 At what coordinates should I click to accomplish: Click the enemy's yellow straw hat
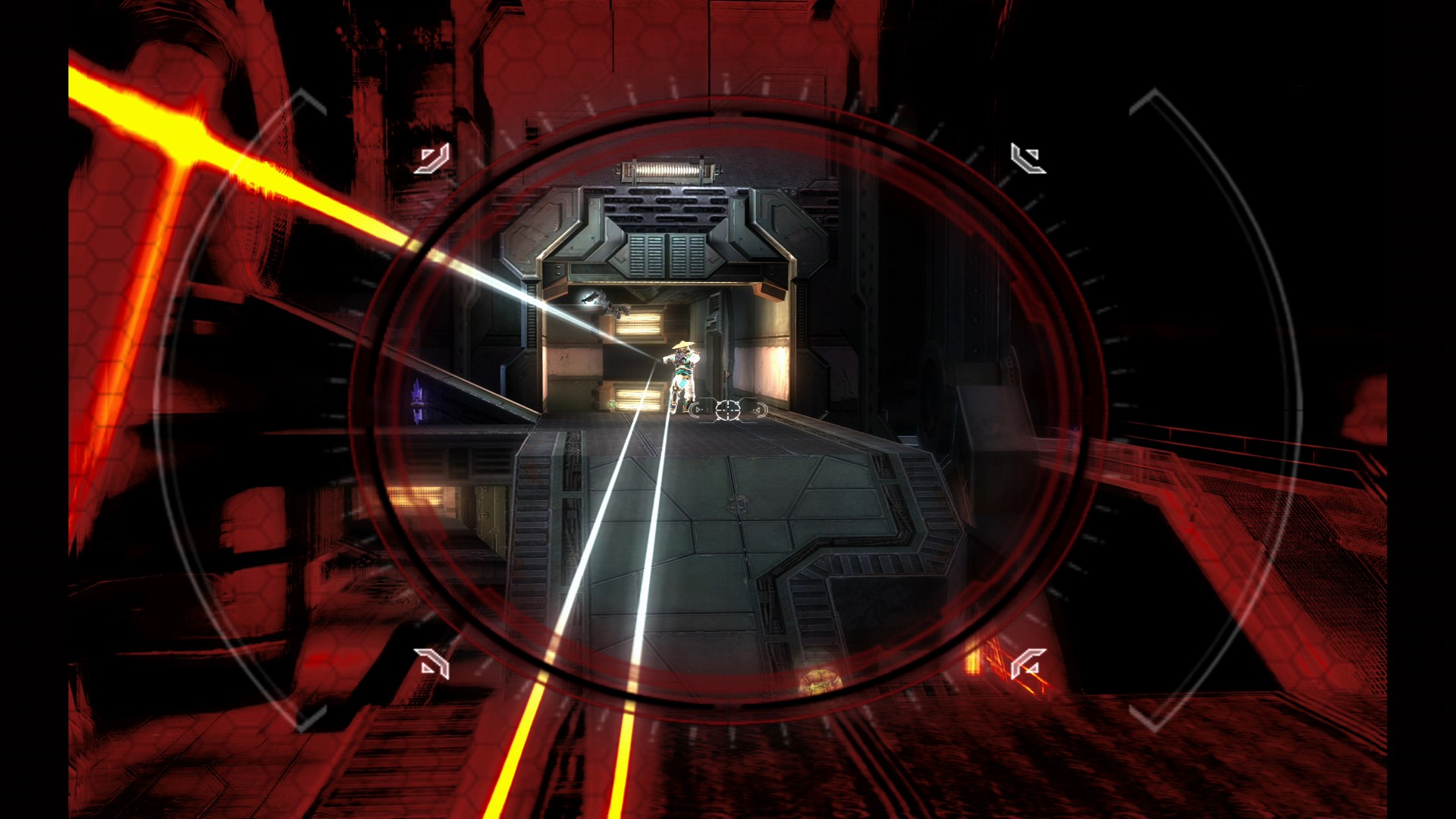tap(682, 346)
